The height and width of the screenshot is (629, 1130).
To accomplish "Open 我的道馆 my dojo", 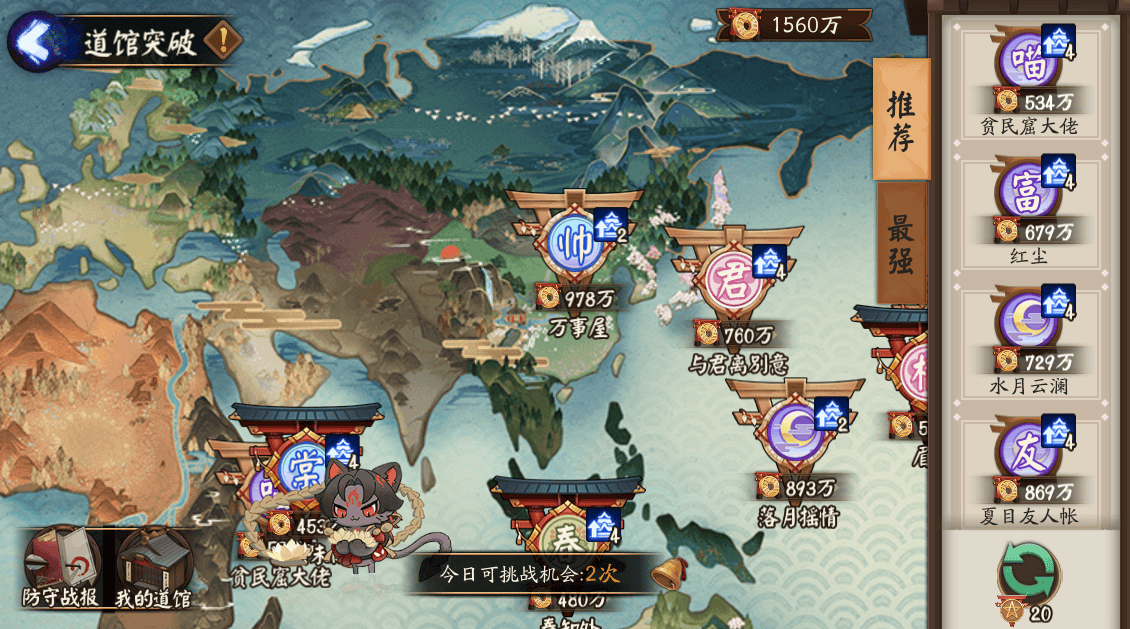I will pyautogui.click(x=152, y=567).
